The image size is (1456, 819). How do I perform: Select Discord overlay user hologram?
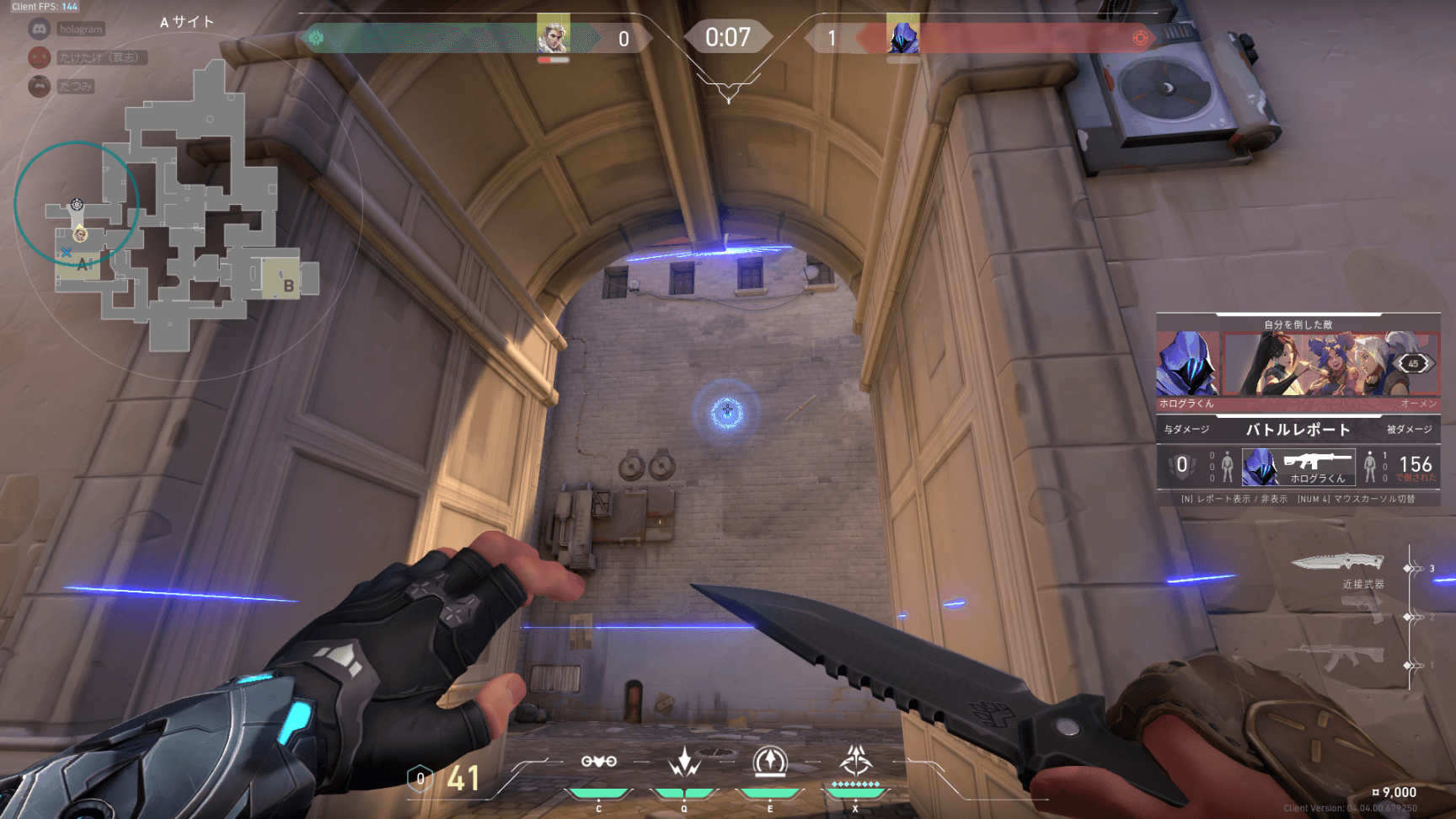click(80, 29)
